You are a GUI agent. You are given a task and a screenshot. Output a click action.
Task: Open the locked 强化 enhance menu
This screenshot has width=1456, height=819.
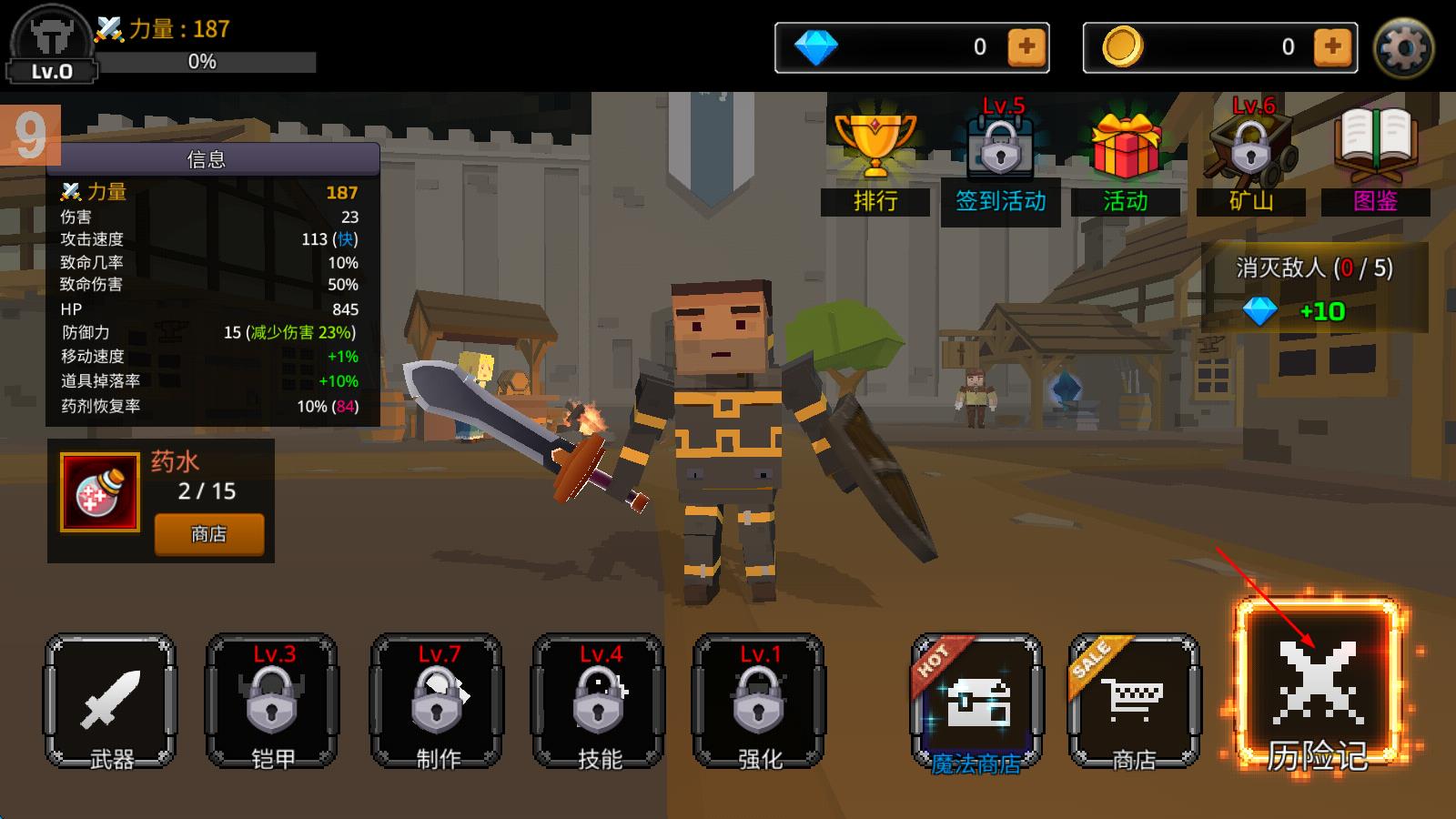[x=759, y=702]
